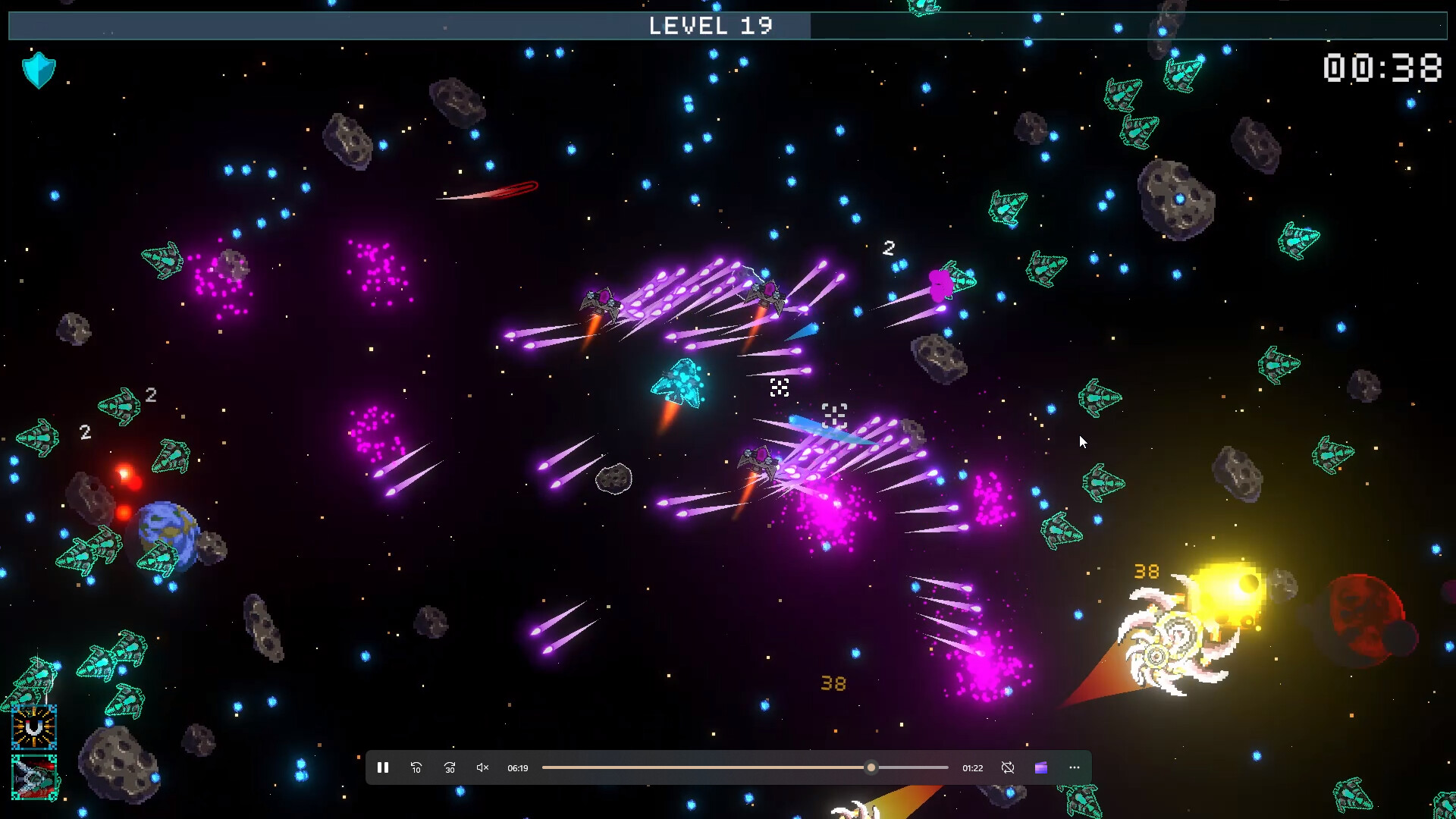
Task: Toggle mute with the speaker icon
Action: [482, 767]
